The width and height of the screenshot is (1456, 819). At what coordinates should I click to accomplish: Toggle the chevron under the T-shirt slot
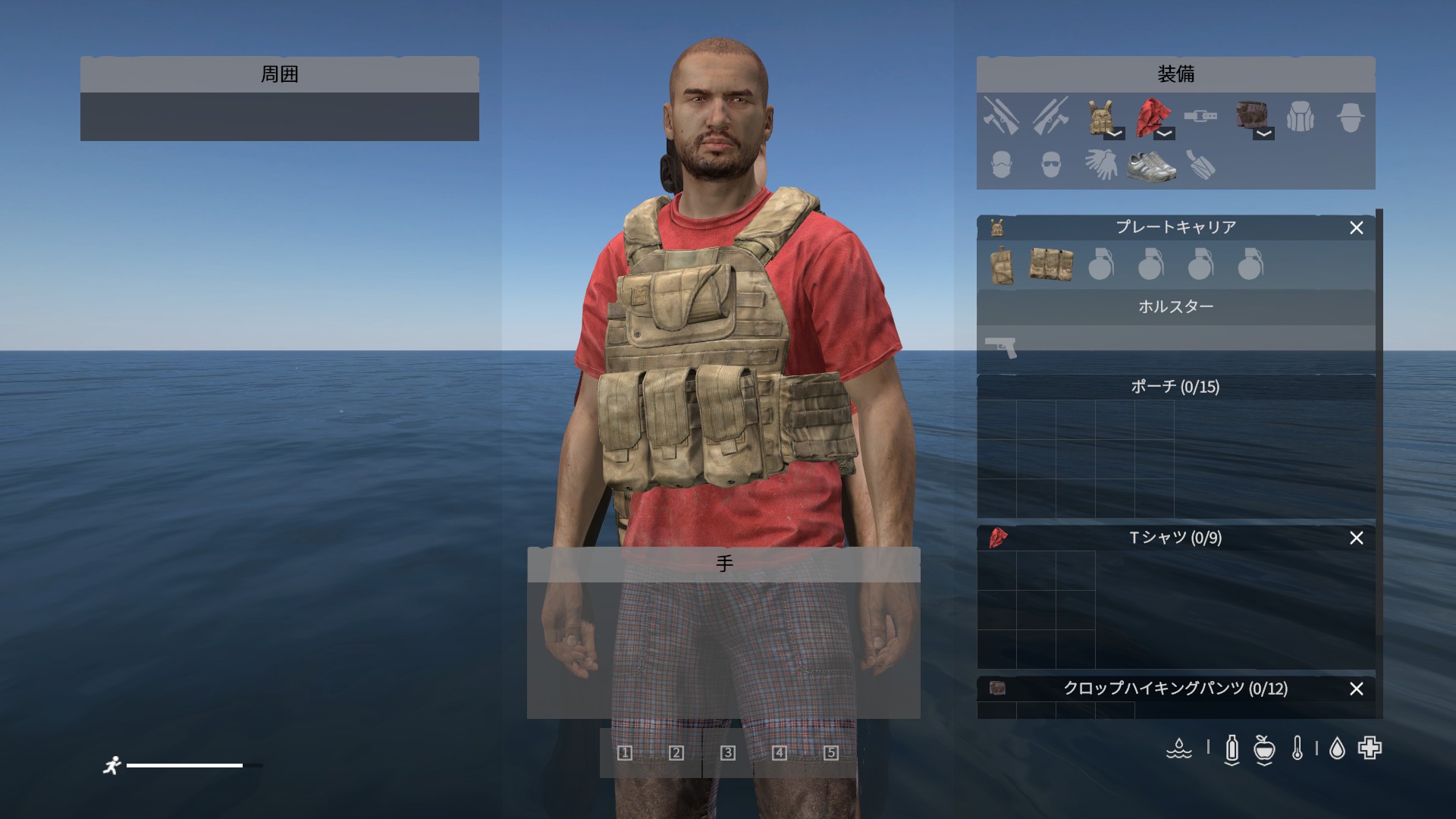coord(1164,133)
